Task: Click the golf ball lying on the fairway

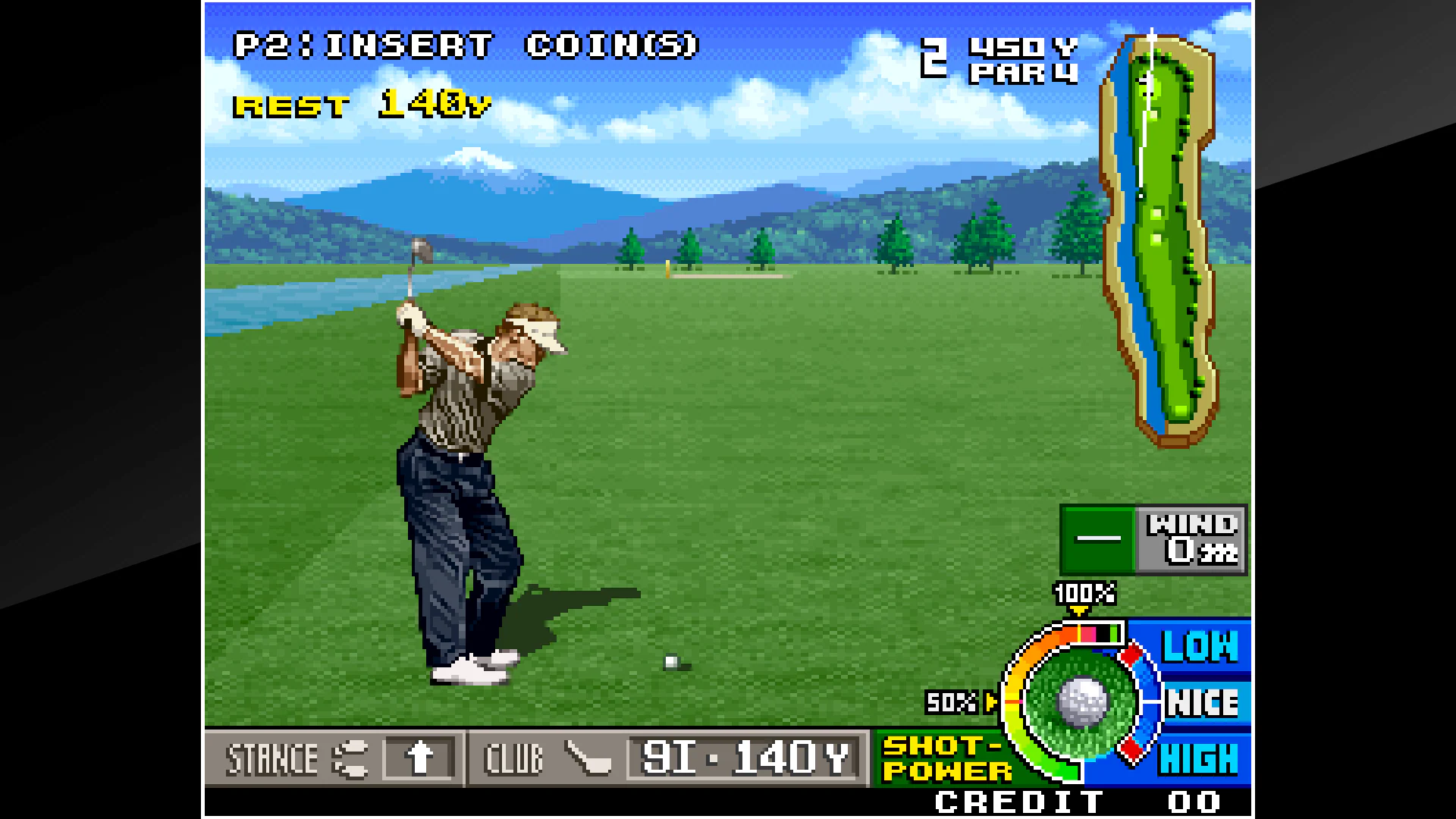Action: (670, 663)
